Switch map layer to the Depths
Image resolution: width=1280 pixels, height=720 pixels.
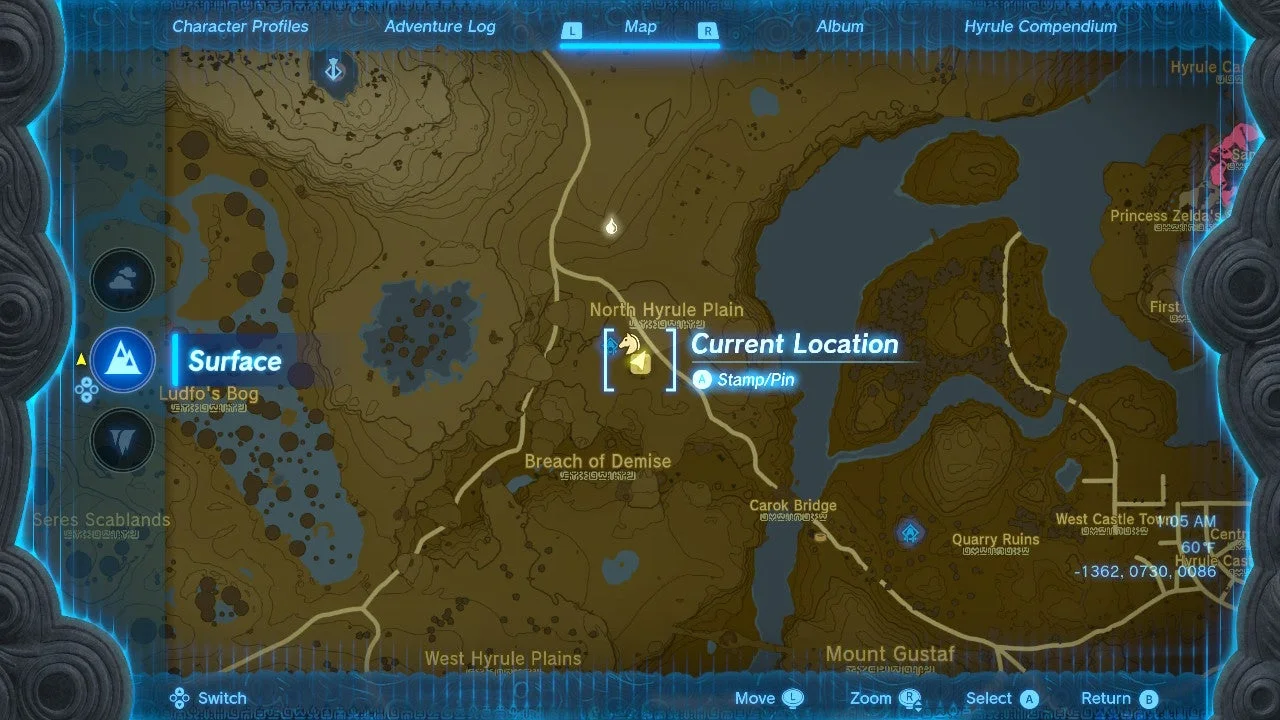tap(123, 440)
